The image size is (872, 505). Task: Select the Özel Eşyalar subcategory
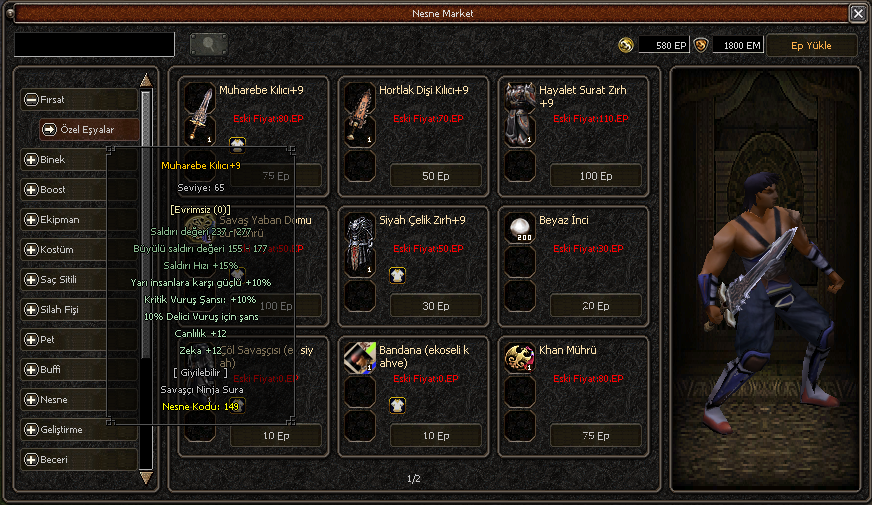point(89,129)
